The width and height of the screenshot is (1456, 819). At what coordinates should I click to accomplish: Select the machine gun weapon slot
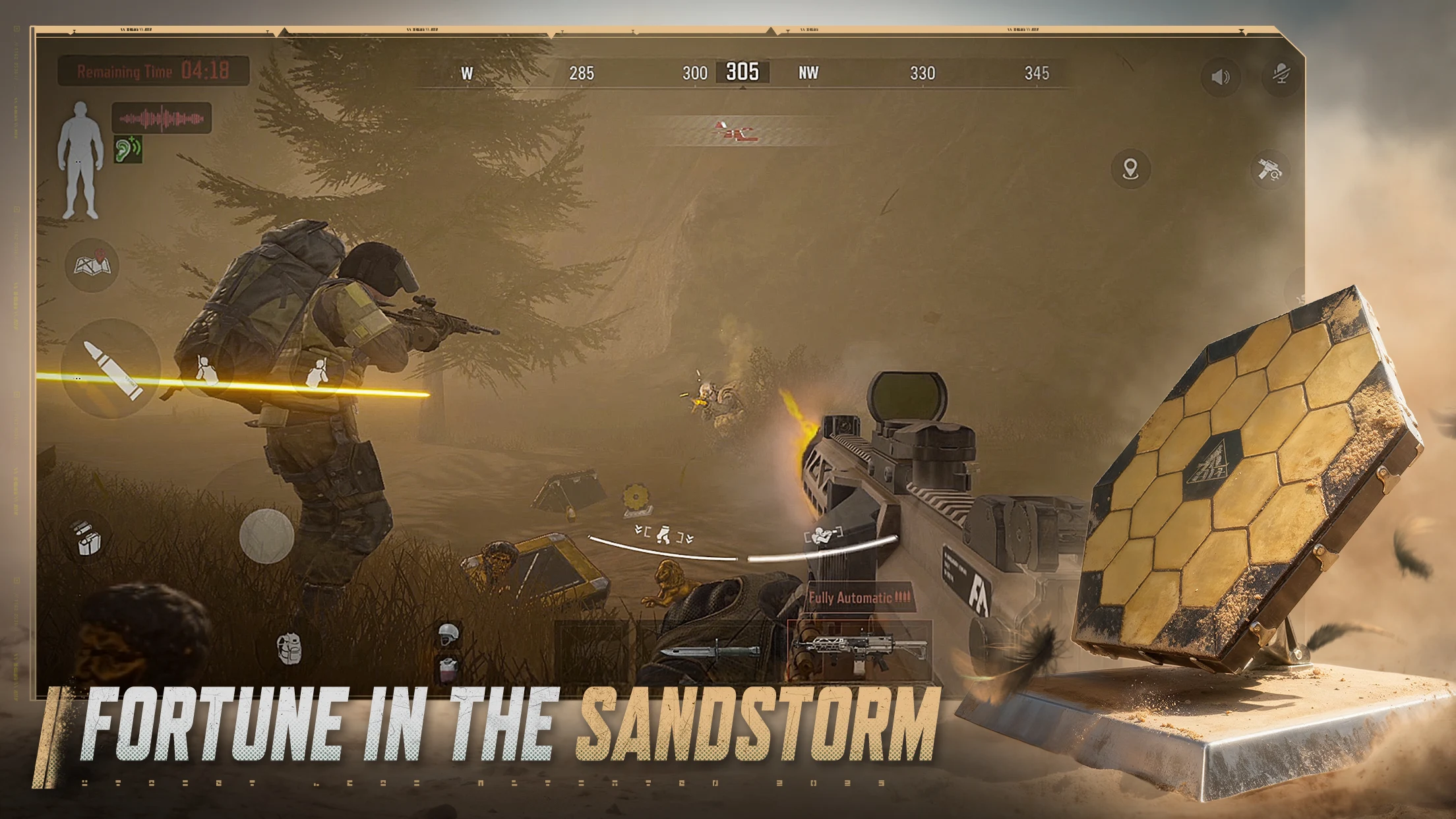pyautogui.click(x=859, y=650)
